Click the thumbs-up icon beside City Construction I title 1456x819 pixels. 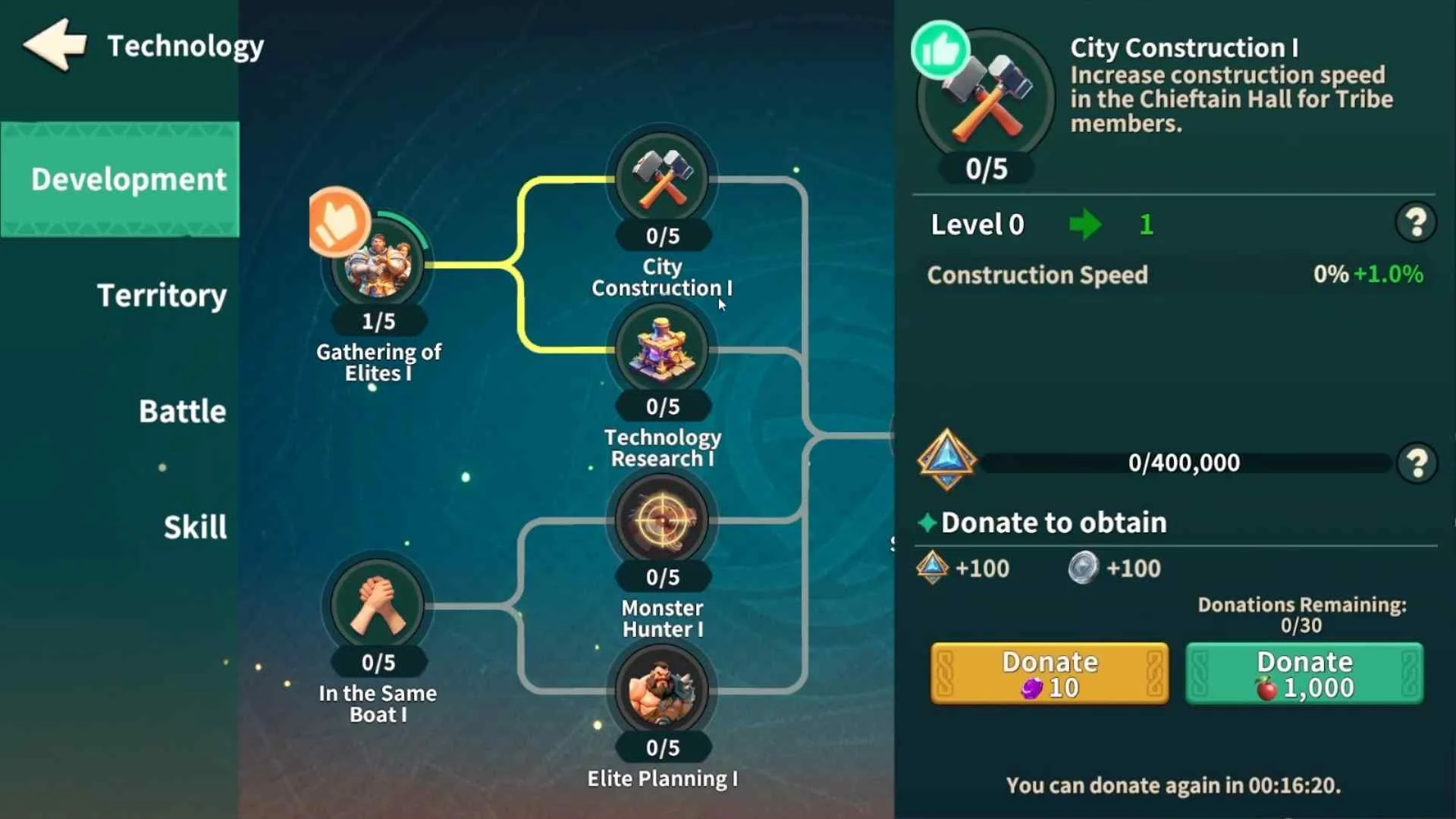[x=940, y=47]
